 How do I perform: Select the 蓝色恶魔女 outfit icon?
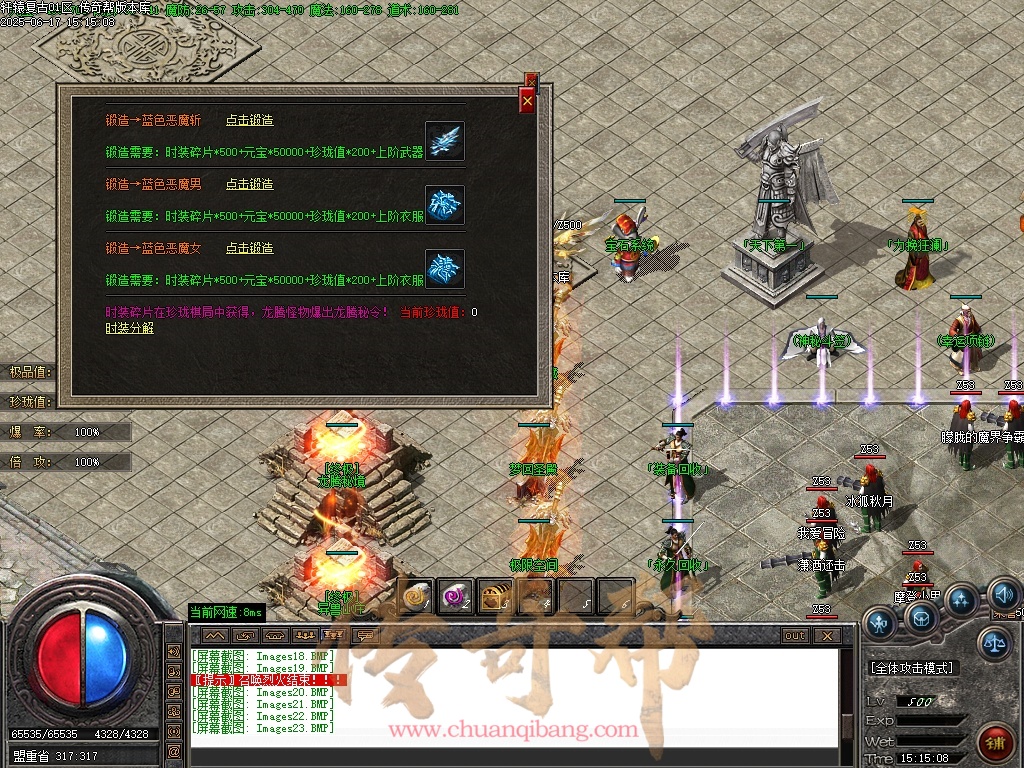click(x=444, y=268)
